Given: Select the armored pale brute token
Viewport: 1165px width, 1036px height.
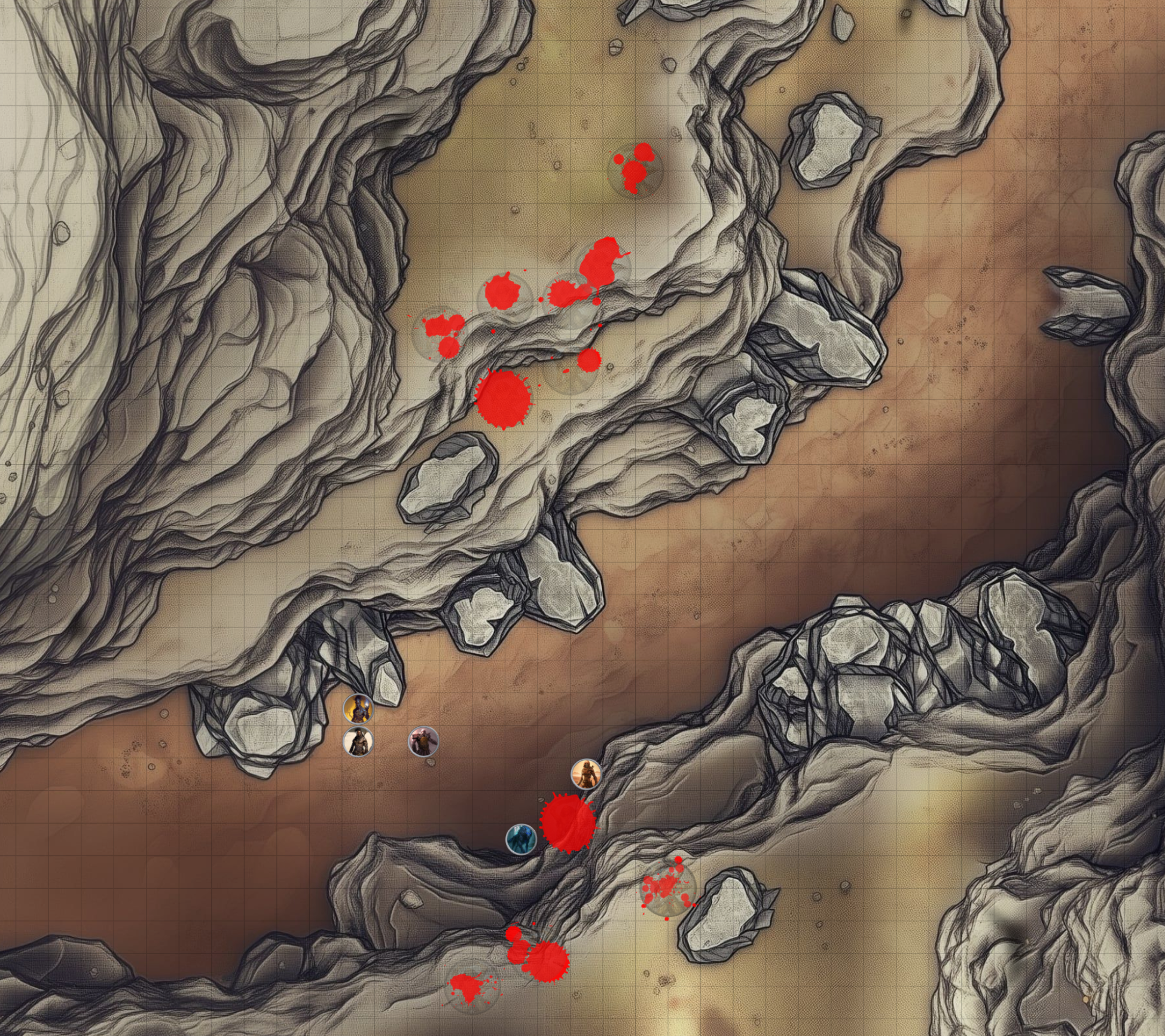Looking at the screenshot, I should click(x=423, y=742).
